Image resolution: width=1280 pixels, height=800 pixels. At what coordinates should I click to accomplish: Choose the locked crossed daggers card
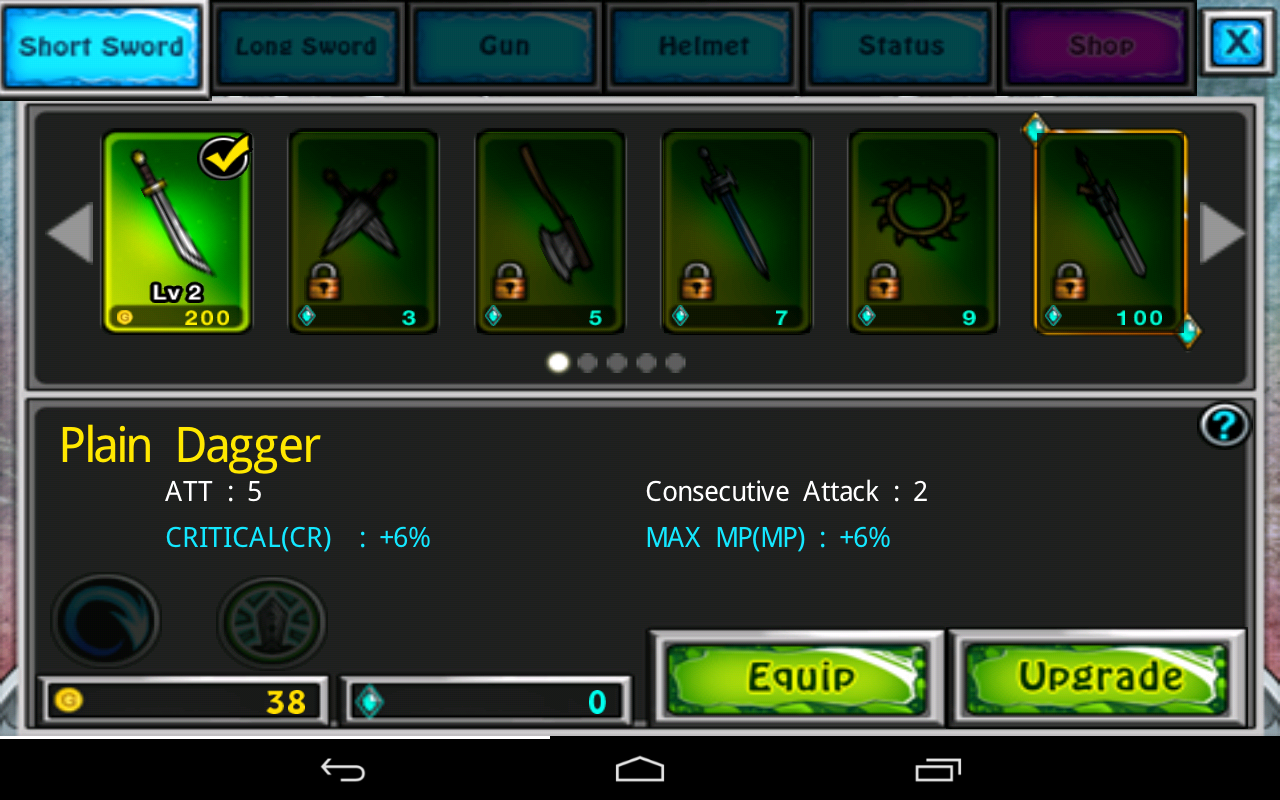(x=363, y=232)
